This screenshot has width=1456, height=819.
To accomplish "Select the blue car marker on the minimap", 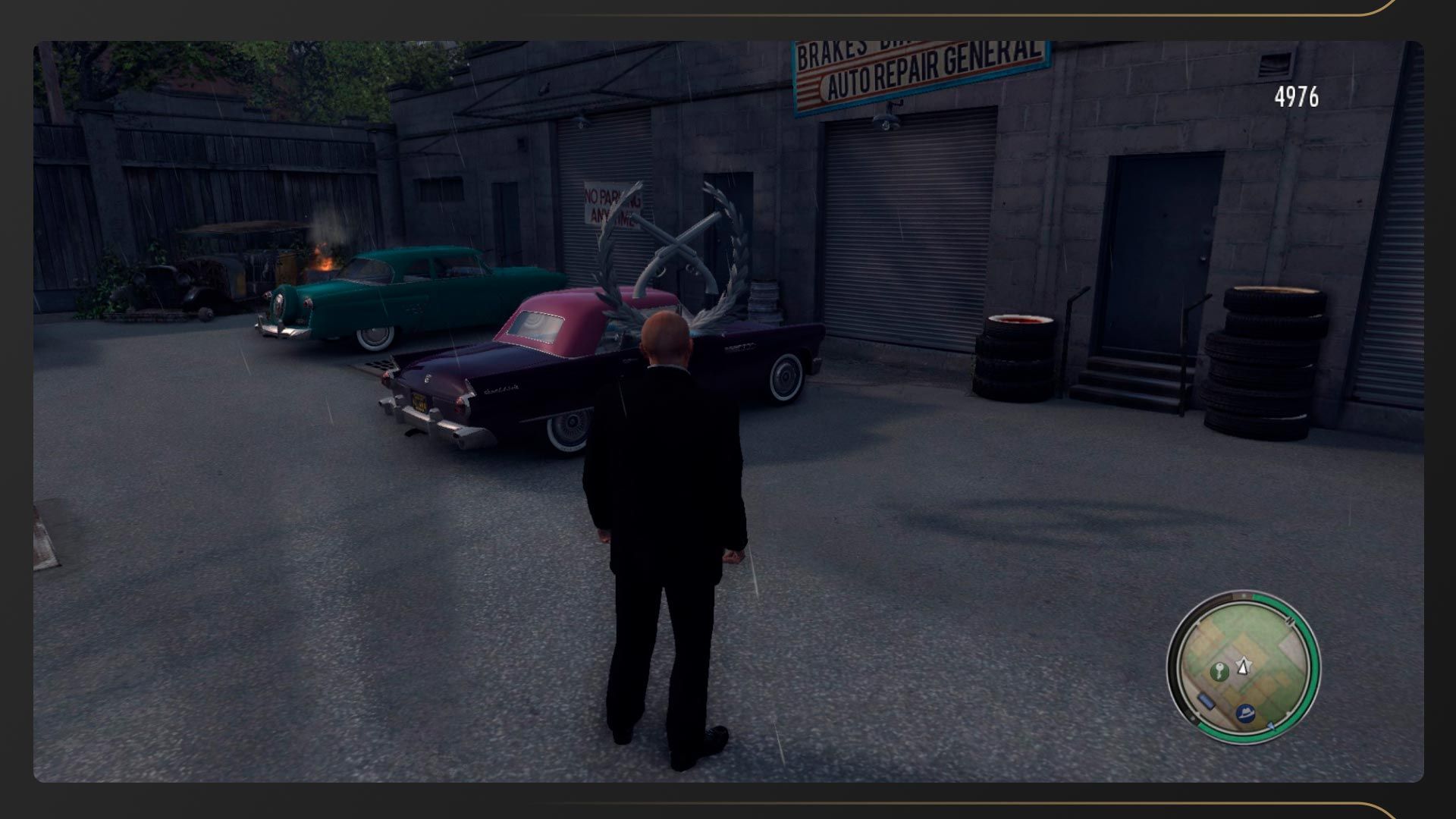I will tap(1205, 701).
